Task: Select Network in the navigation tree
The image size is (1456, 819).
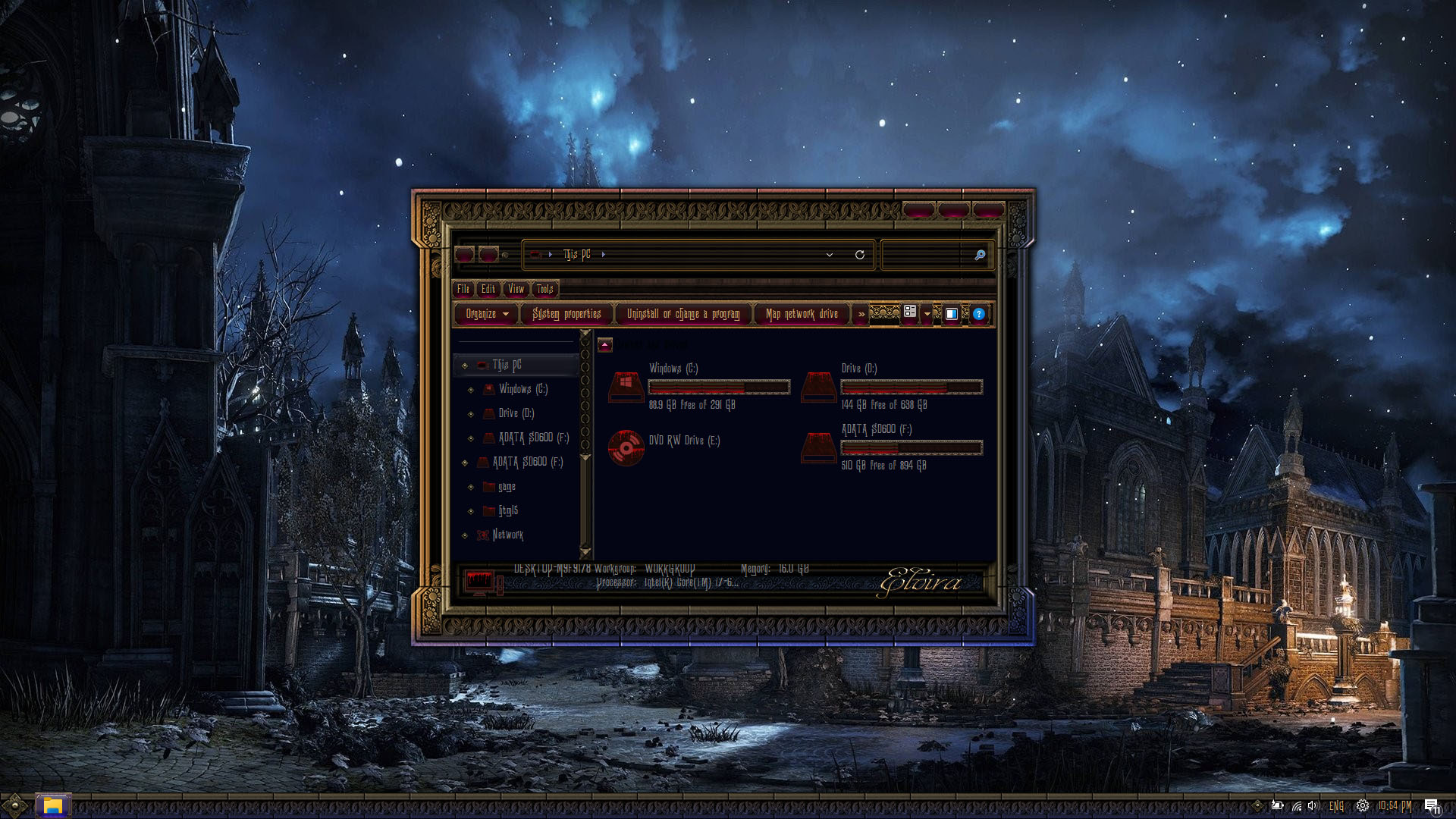Action: pos(507,535)
